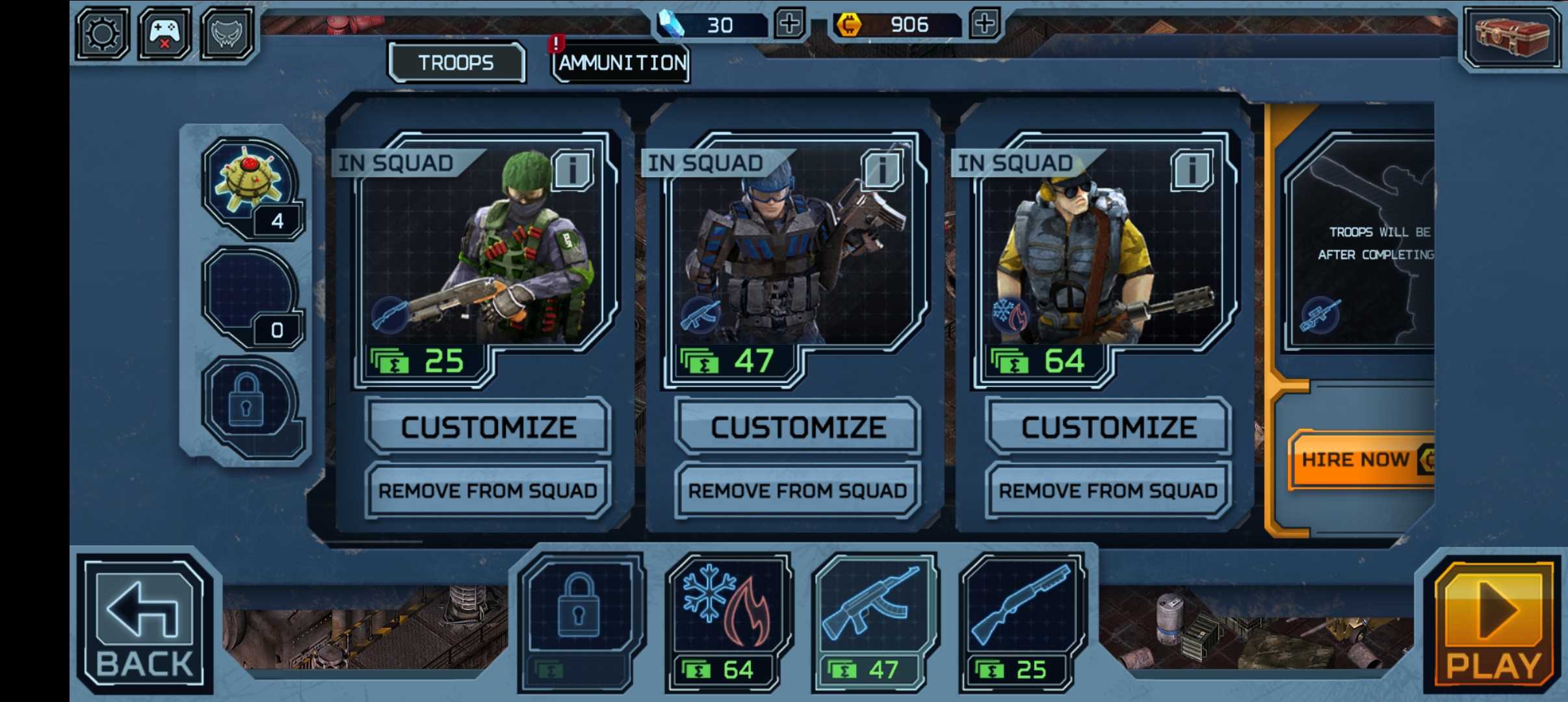The height and width of the screenshot is (702, 1568).
Task: Switch to the Troops tab
Action: [456, 63]
